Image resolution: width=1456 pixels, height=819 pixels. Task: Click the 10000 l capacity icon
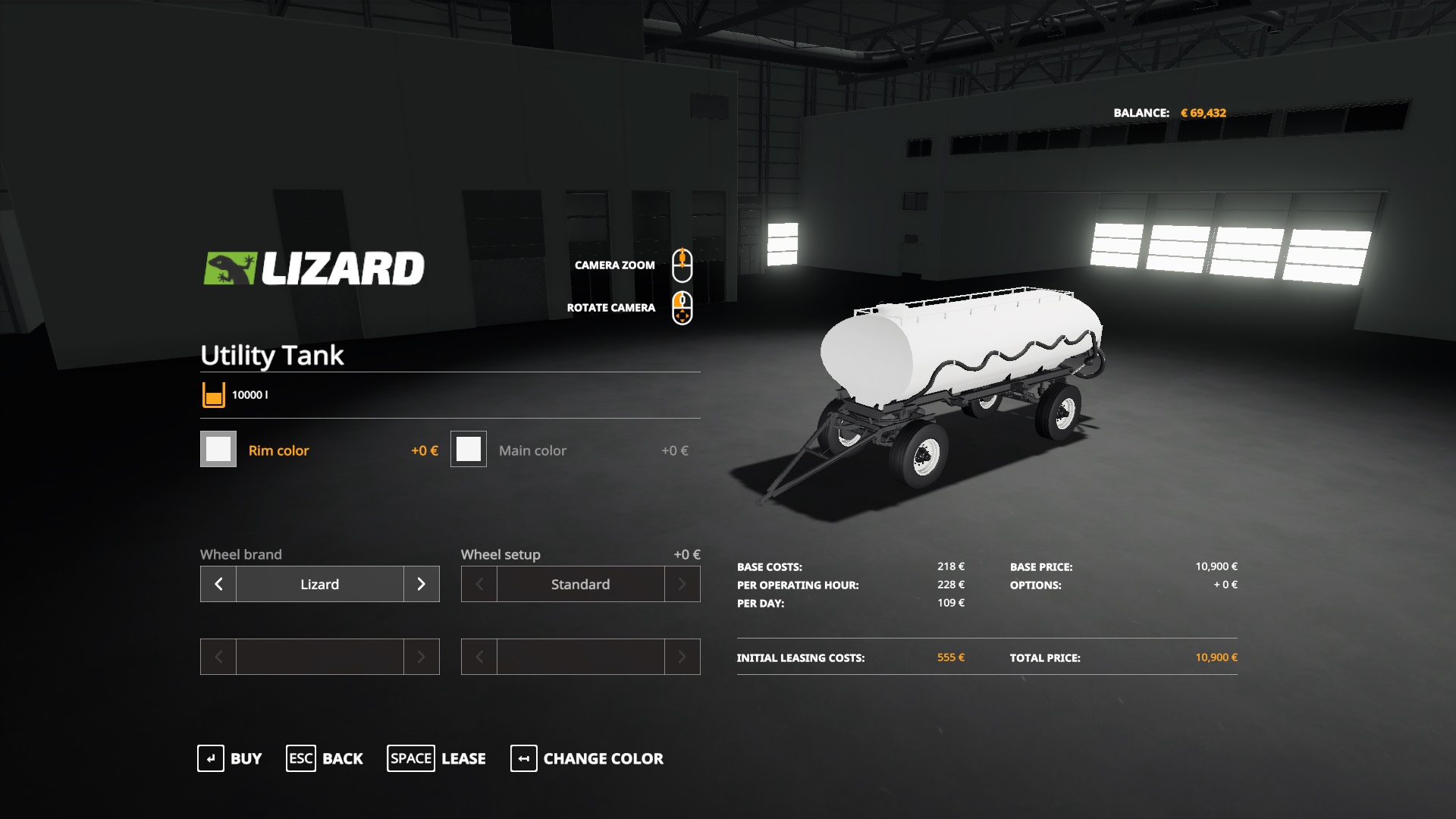(x=212, y=394)
